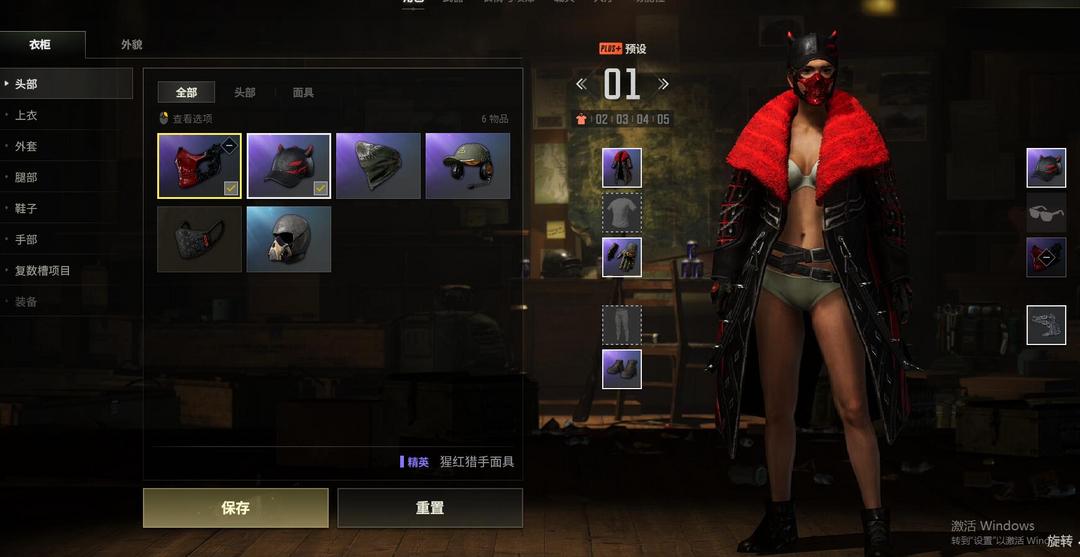Go to the previous preset with left arrows
Image resolution: width=1080 pixels, height=557 pixels.
(581, 85)
